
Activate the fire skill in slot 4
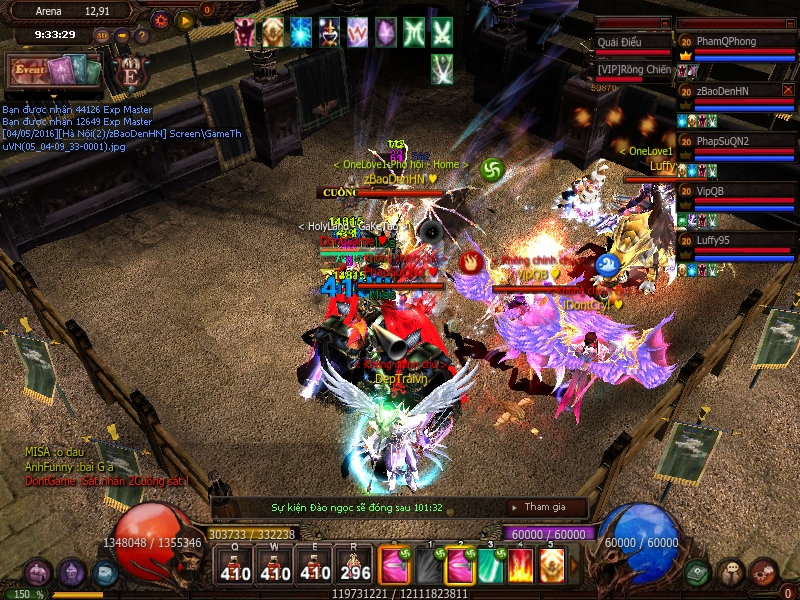pyautogui.click(x=521, y=566)
